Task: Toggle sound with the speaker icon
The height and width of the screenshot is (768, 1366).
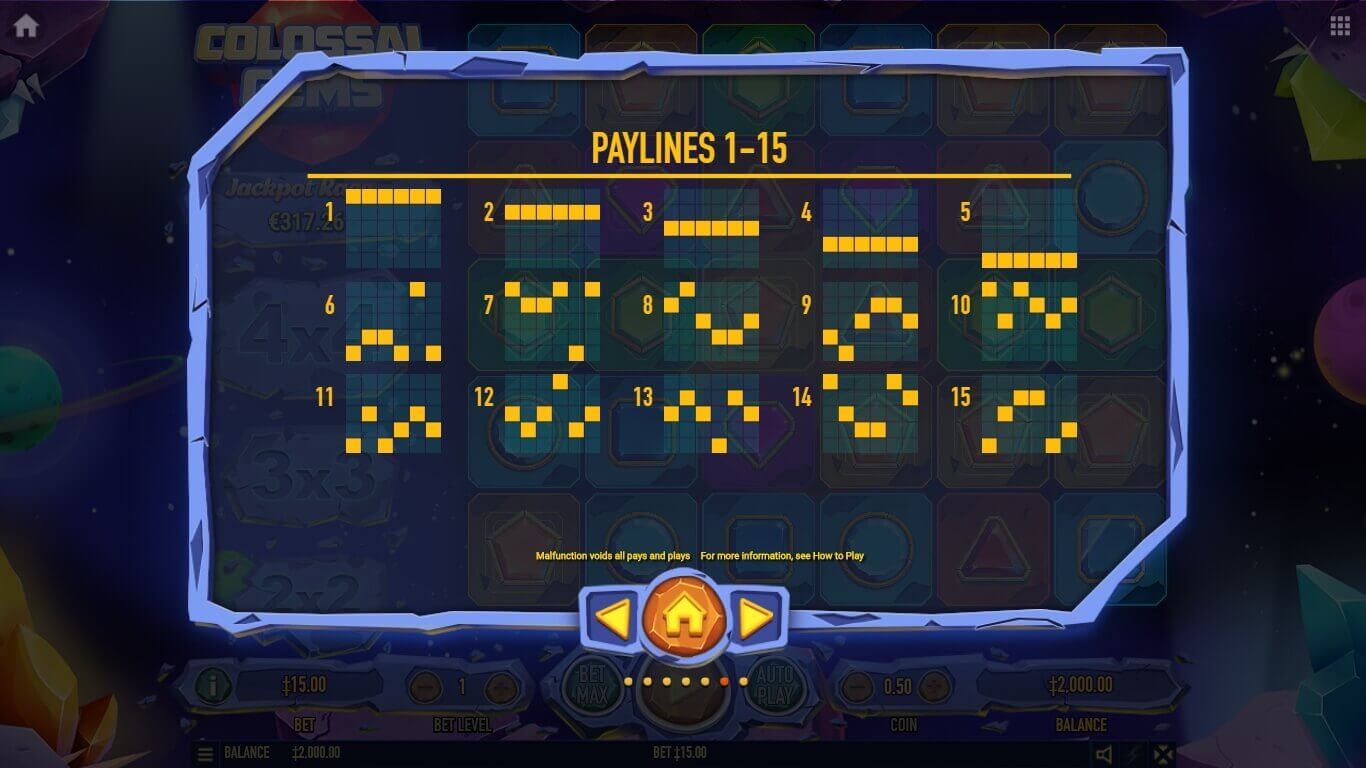Action: (x=1104, y=753)
